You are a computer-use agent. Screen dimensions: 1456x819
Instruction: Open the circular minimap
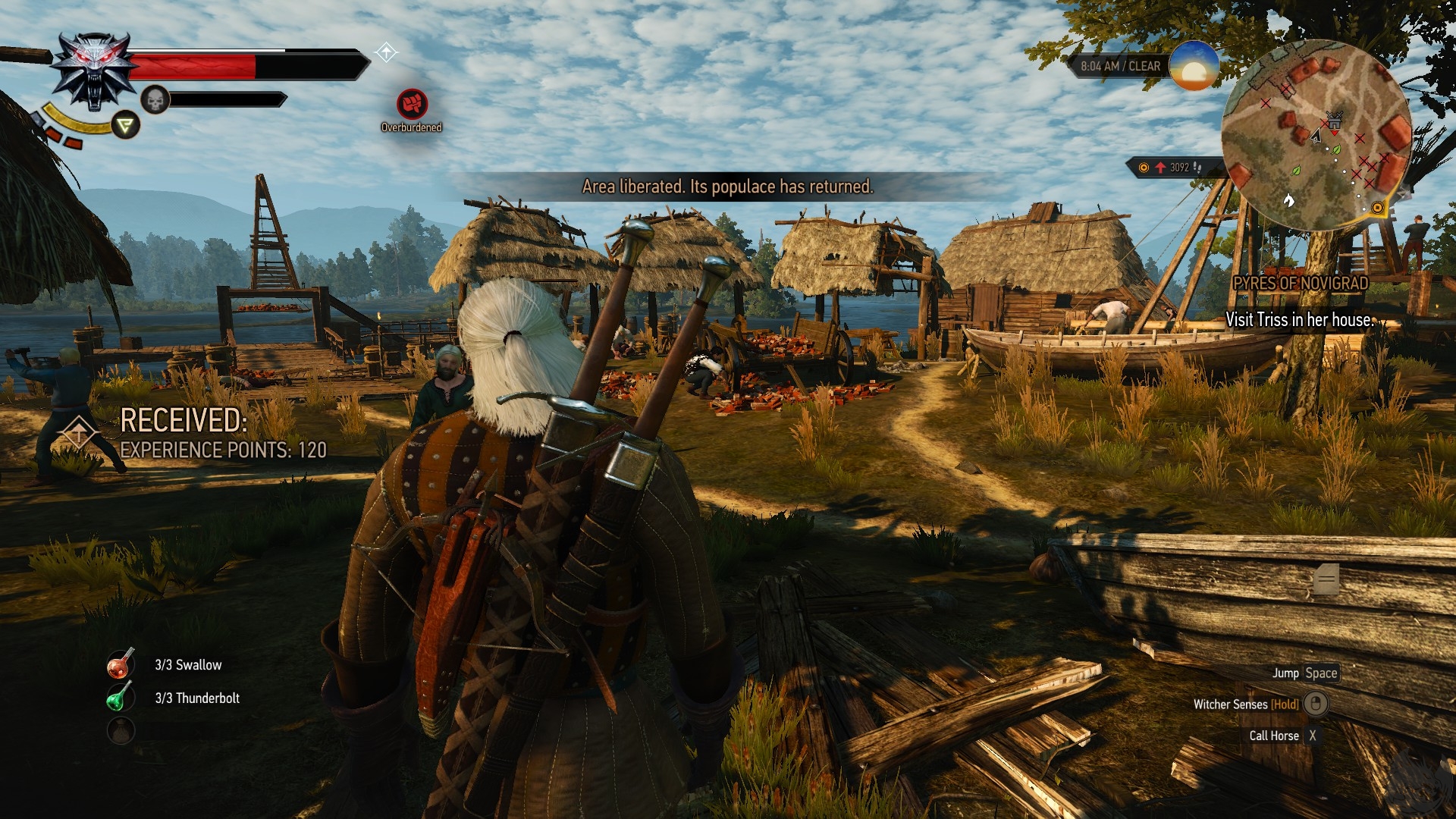coord(1316,135)
